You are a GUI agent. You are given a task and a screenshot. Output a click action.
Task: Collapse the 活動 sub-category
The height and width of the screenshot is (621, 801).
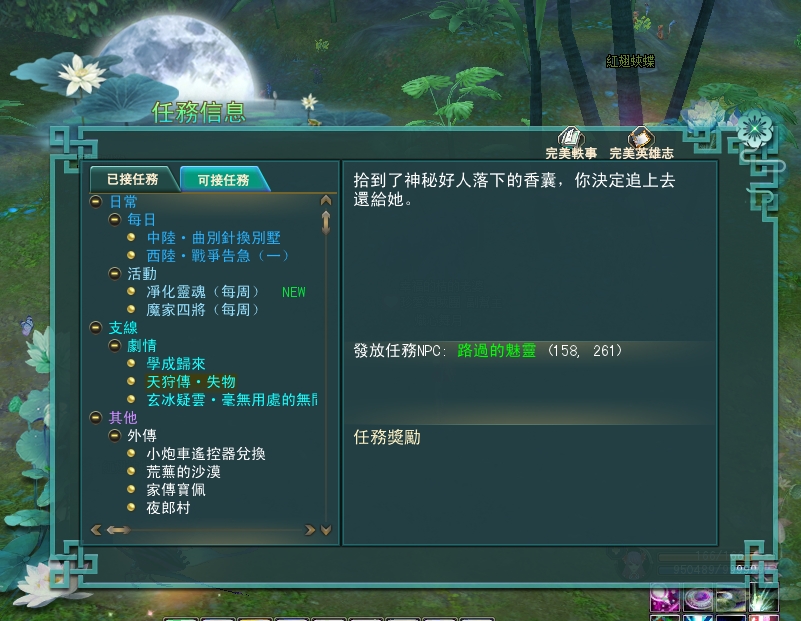114,274
